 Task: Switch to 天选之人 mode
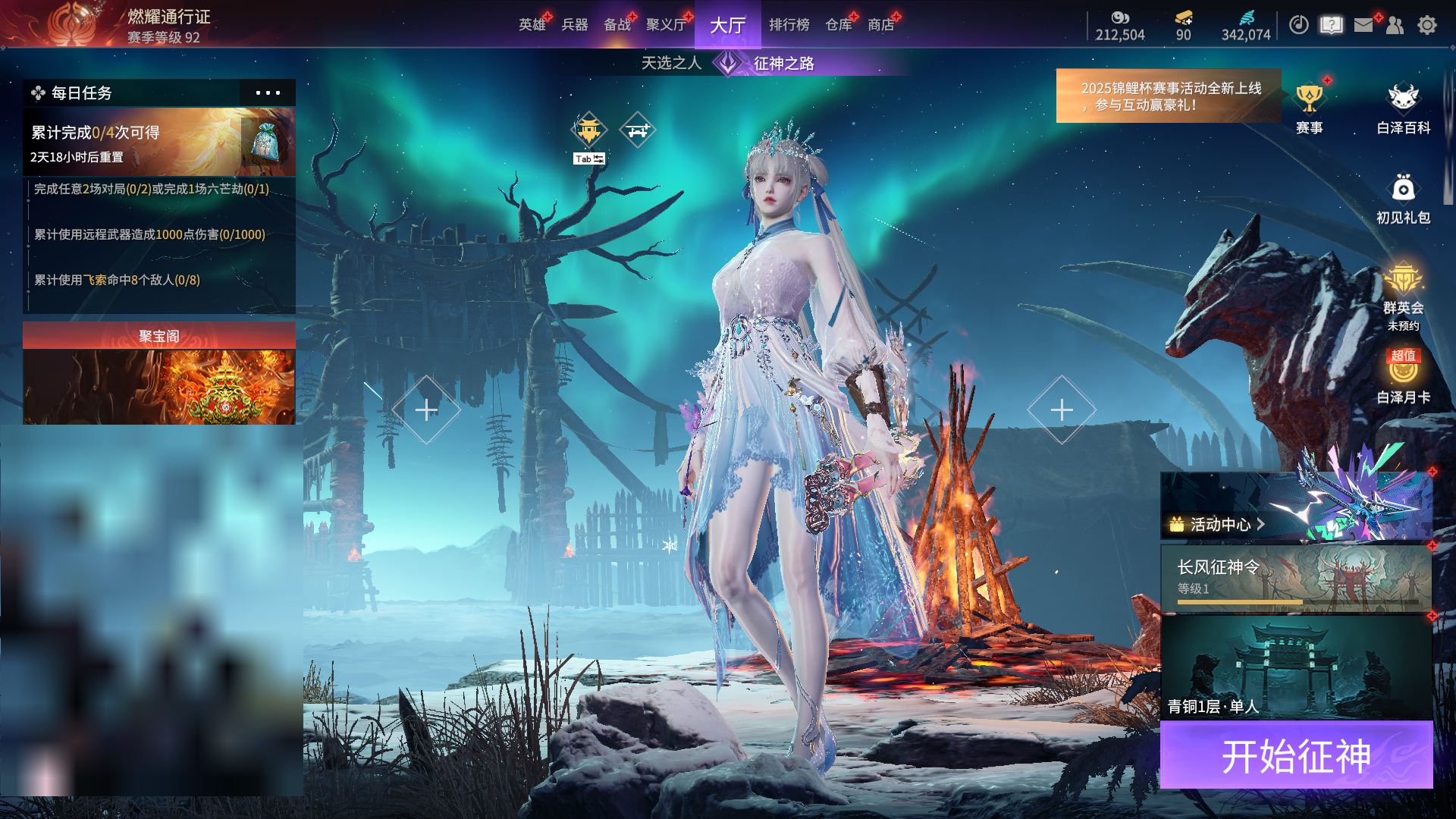click(671, 63)
